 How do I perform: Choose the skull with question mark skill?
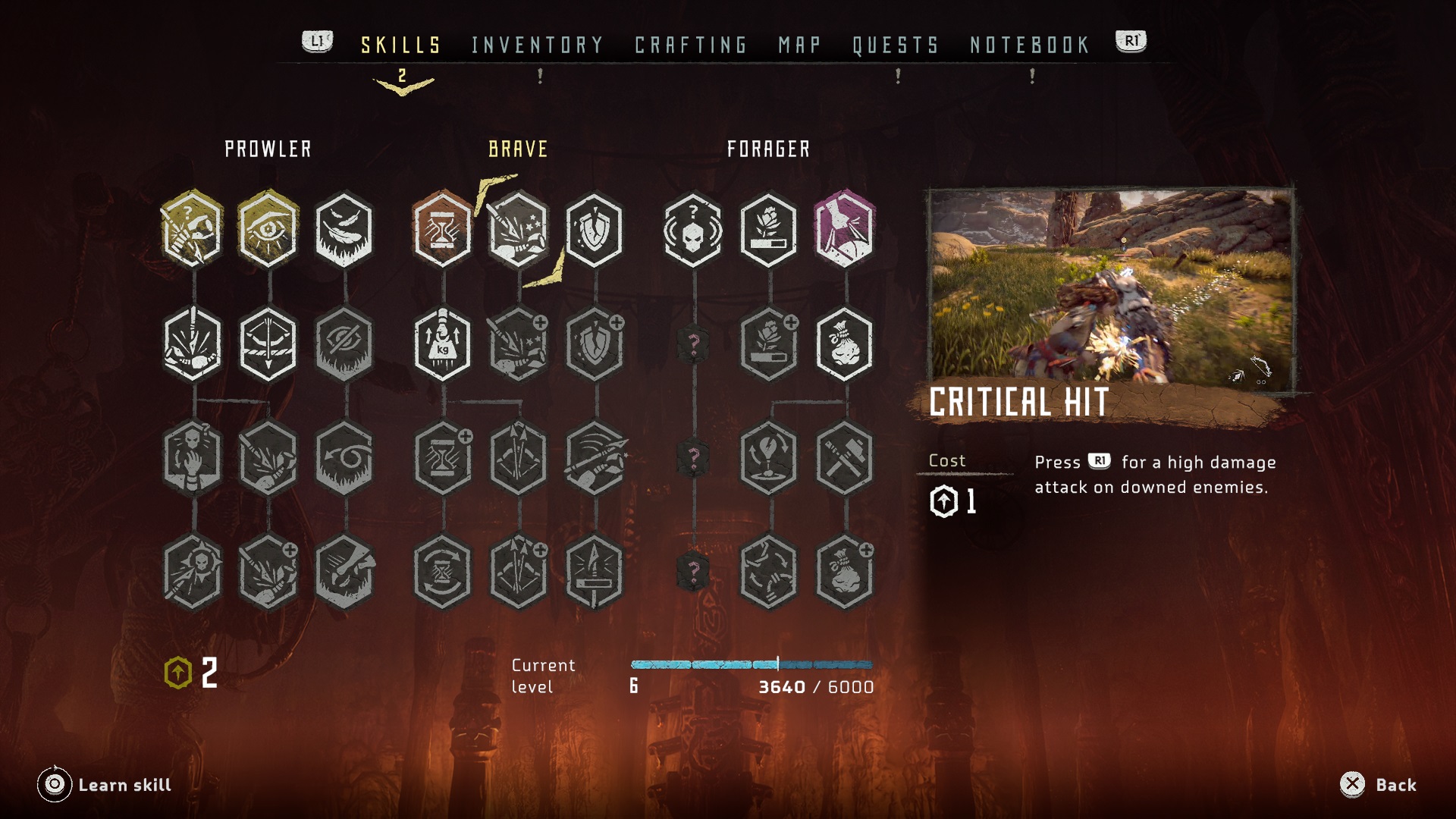[693, 229]
